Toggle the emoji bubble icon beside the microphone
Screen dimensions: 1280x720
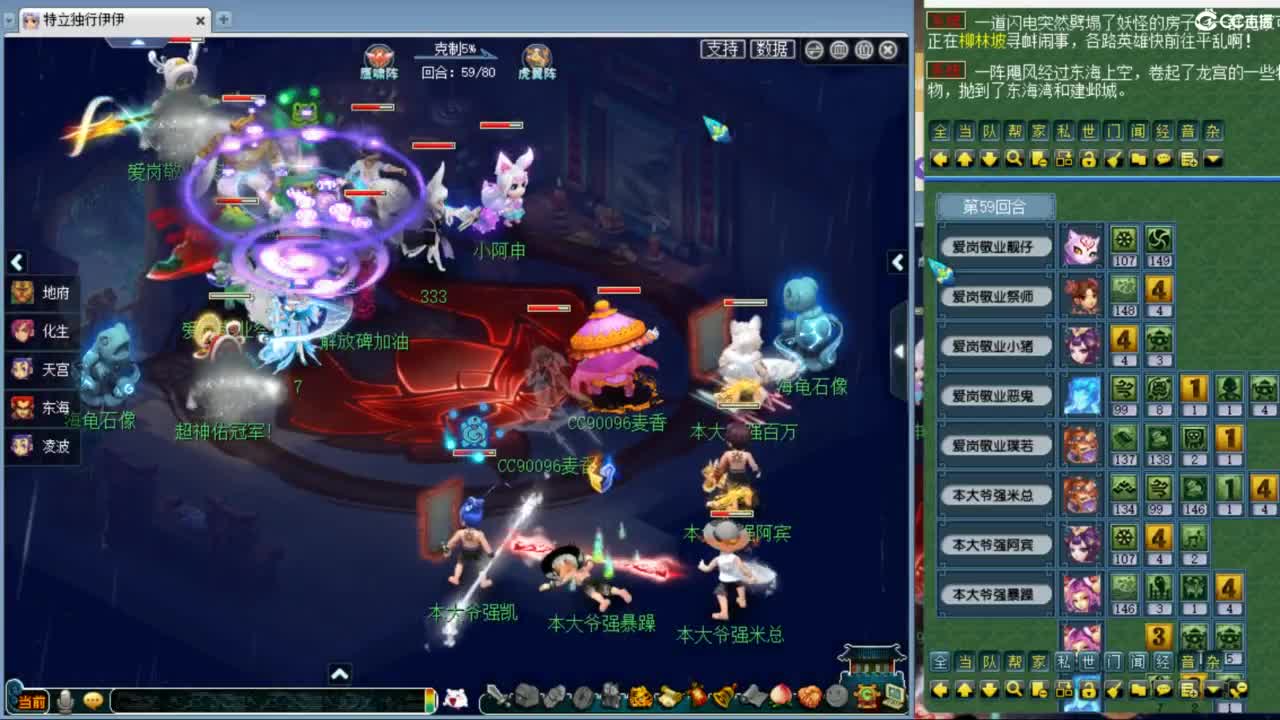click(93, 699)
